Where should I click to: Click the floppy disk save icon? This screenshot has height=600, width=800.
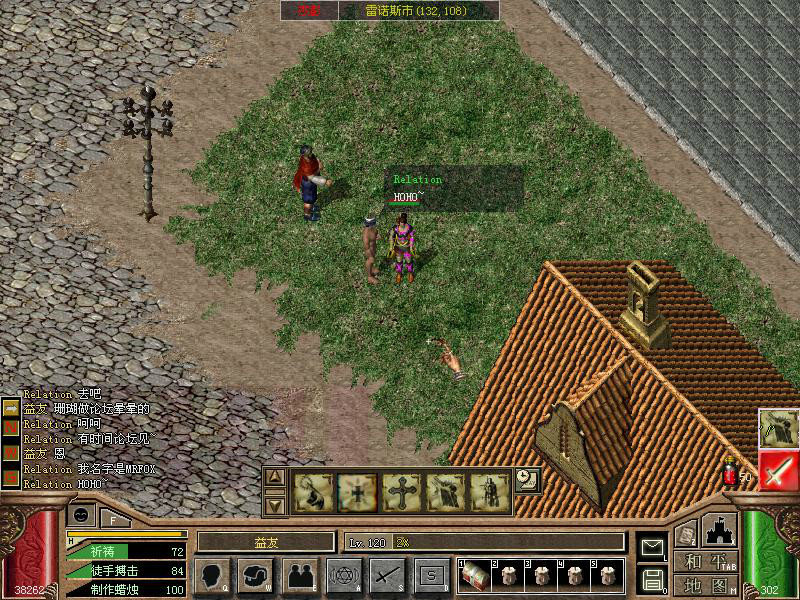tap(652, 578)
